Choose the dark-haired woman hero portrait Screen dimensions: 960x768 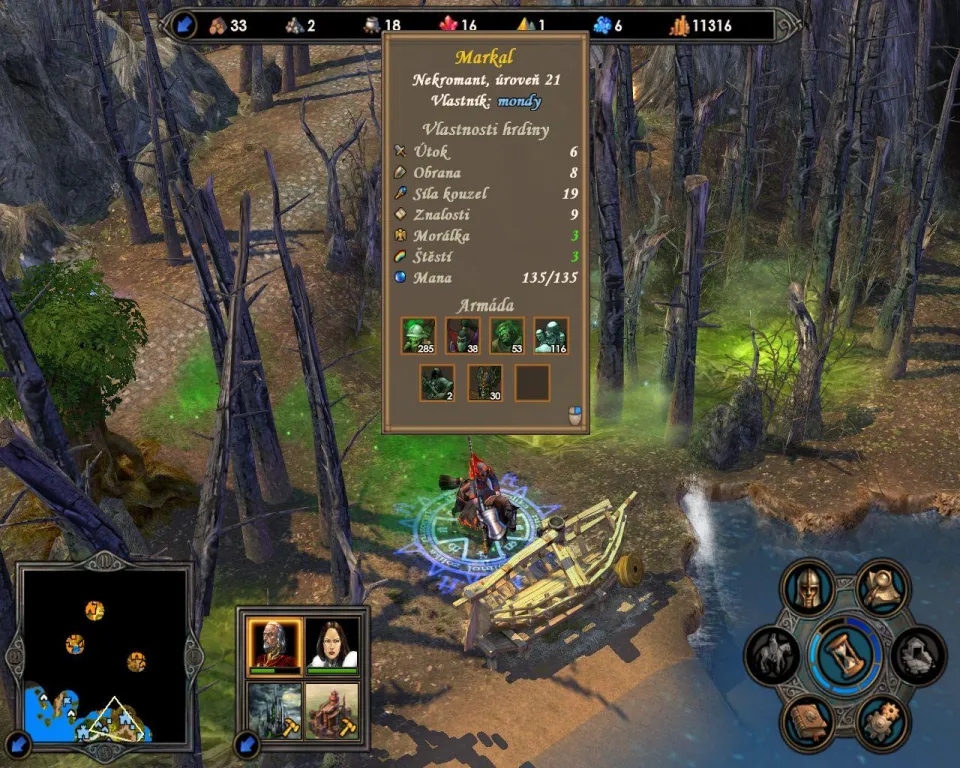tap(332, 644)
